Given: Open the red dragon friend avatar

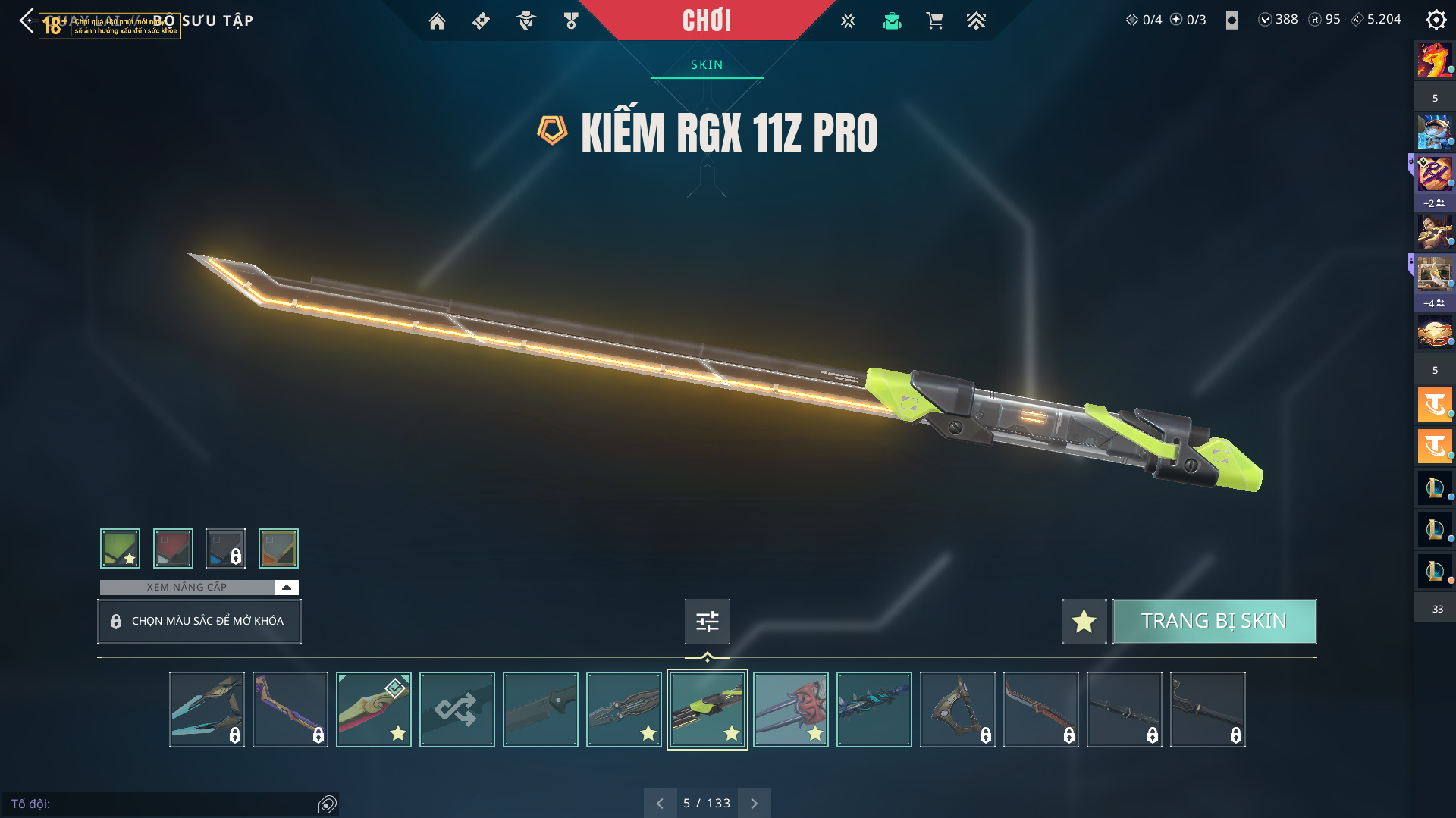Looking at the screenshot, I should click(x=1434, y=61).
